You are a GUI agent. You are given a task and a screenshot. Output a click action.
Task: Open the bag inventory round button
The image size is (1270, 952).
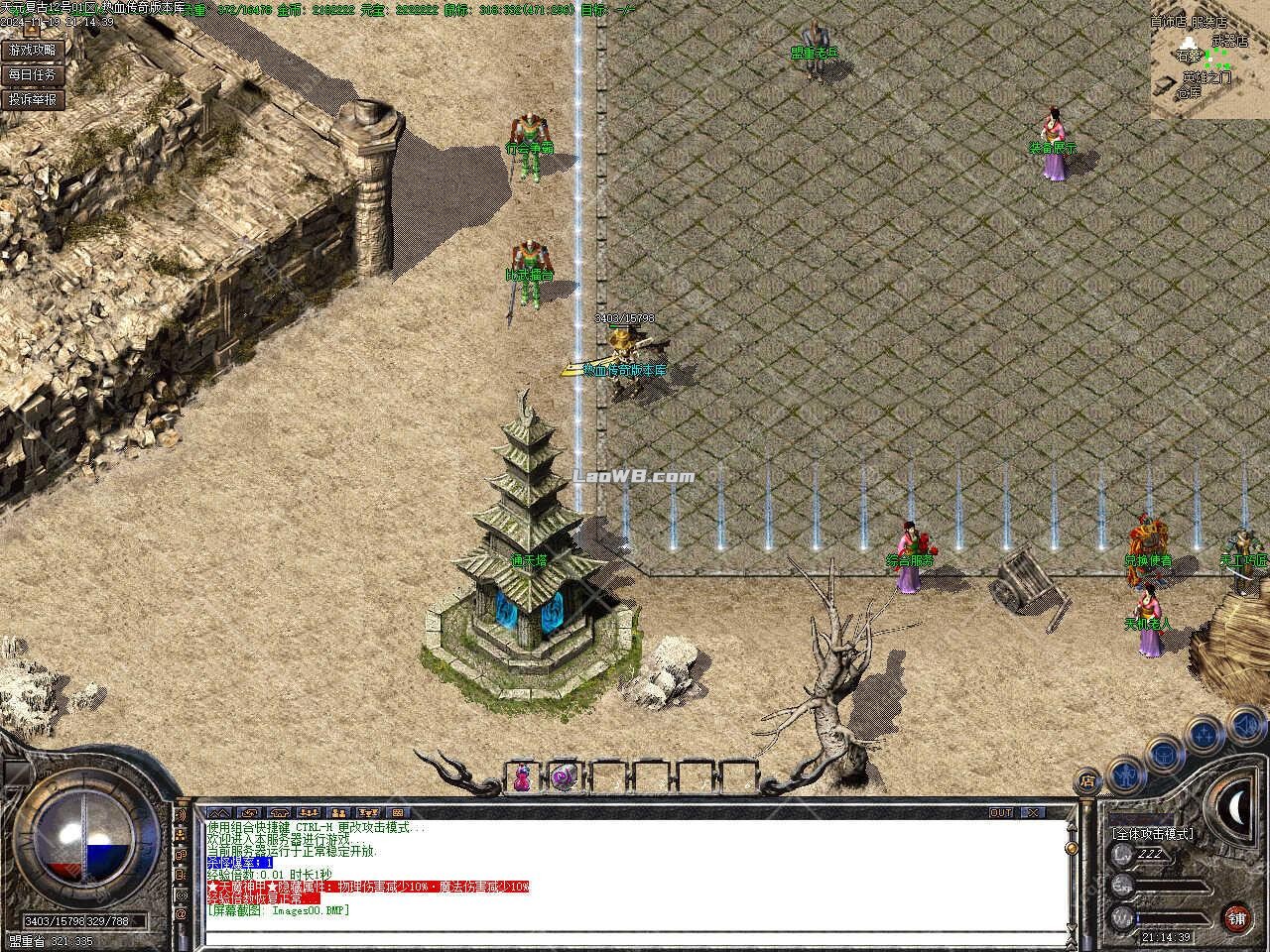(x=1164, y=754)
